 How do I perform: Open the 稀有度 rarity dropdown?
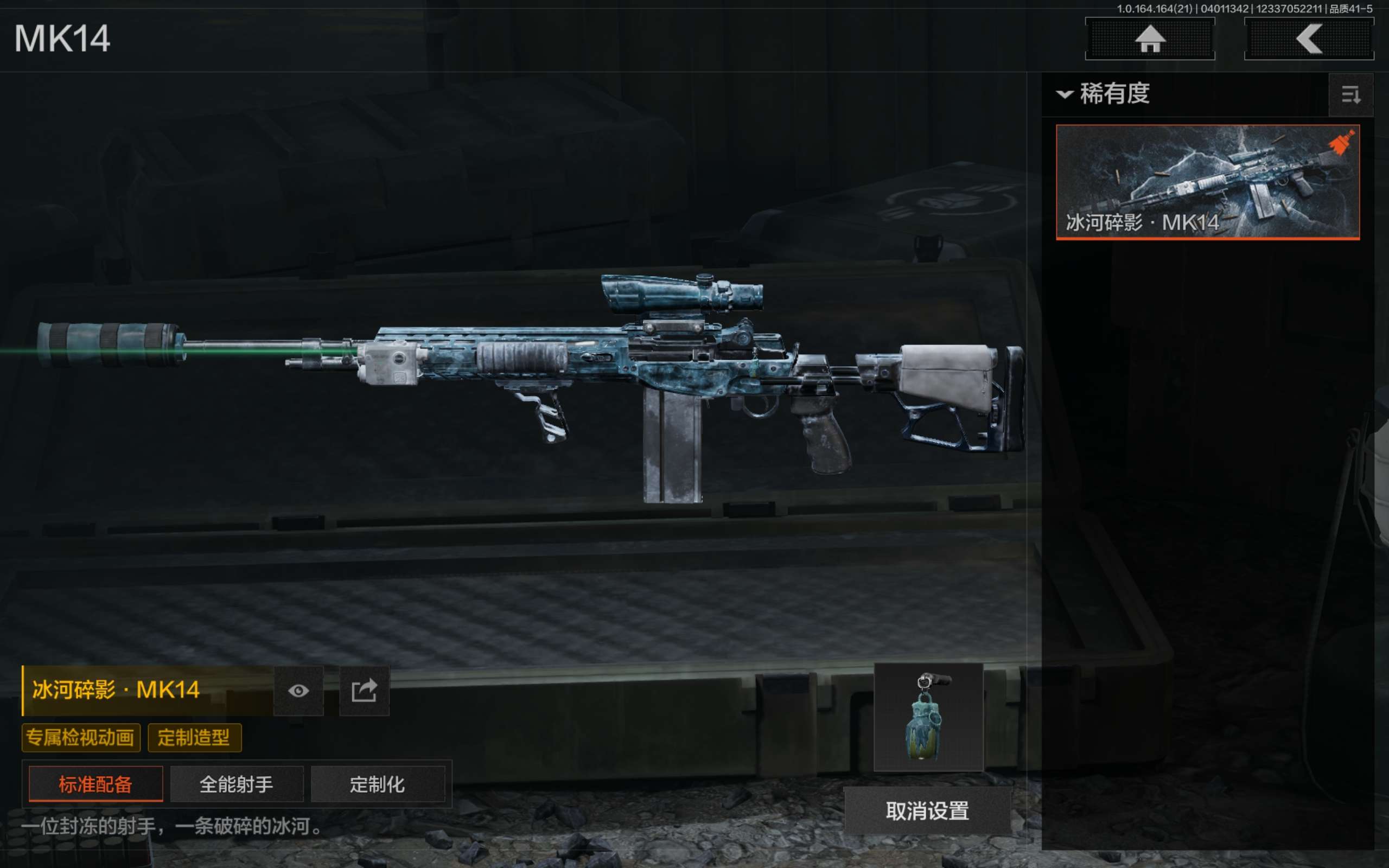1104,93
